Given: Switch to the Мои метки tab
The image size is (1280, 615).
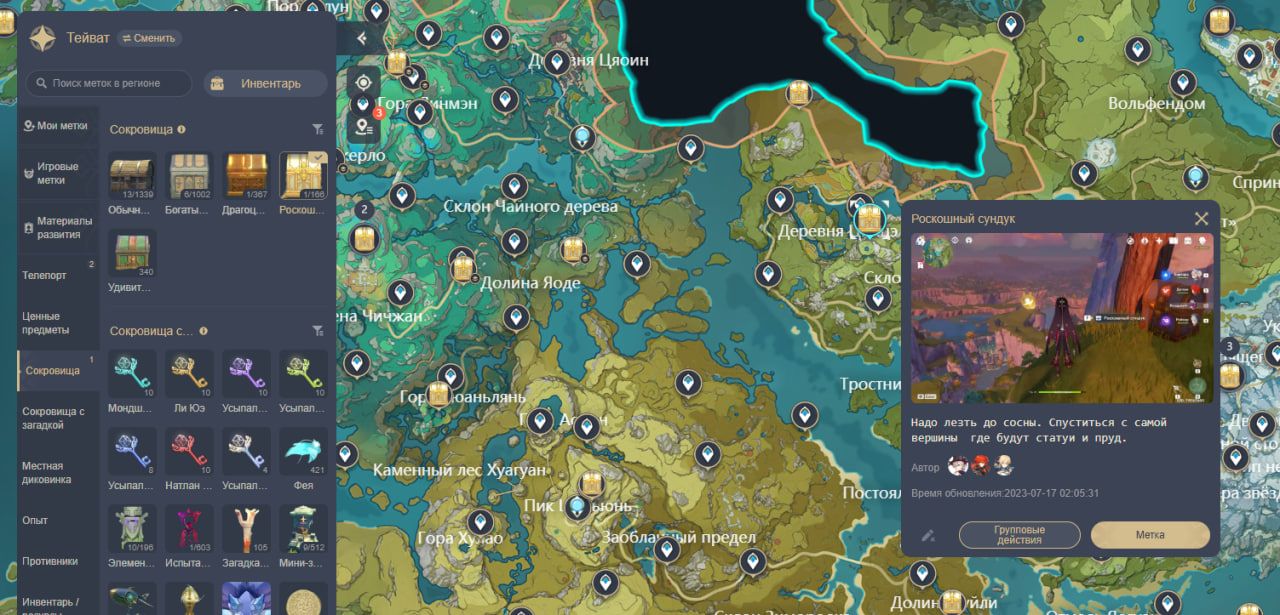Looking at the screenshot, I should click(x=58, y=126).
